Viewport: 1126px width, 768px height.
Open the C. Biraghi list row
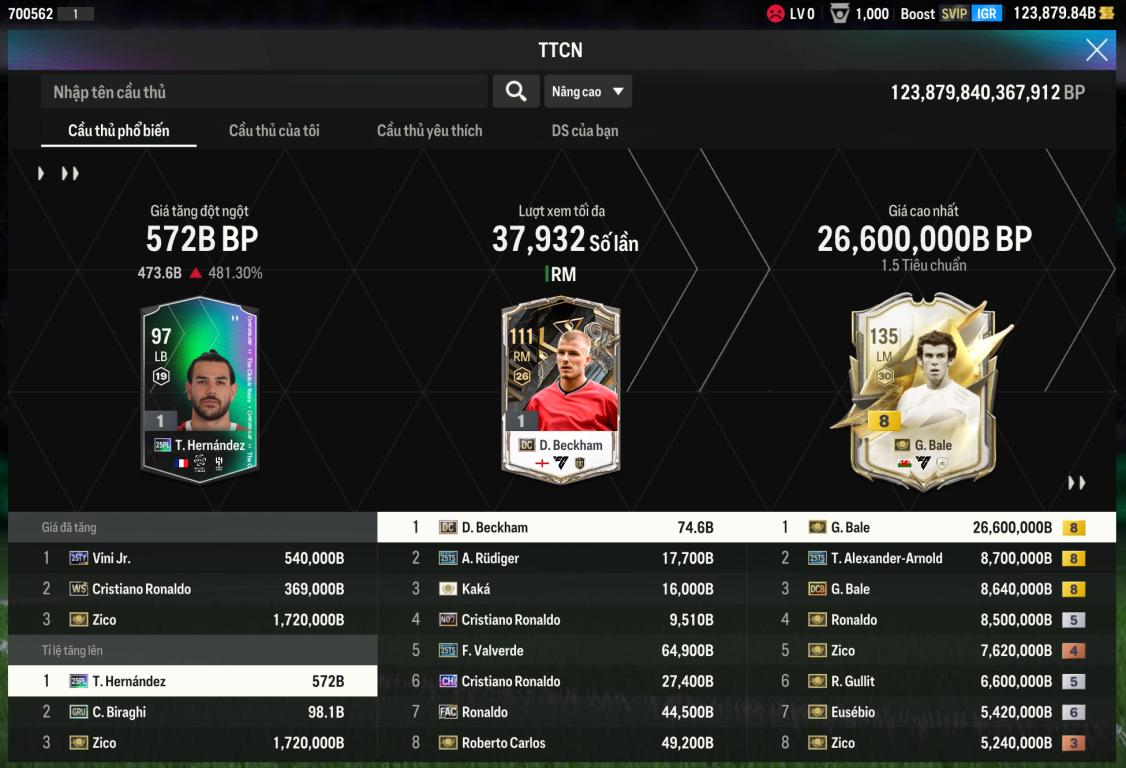click(x=192, y=712)
